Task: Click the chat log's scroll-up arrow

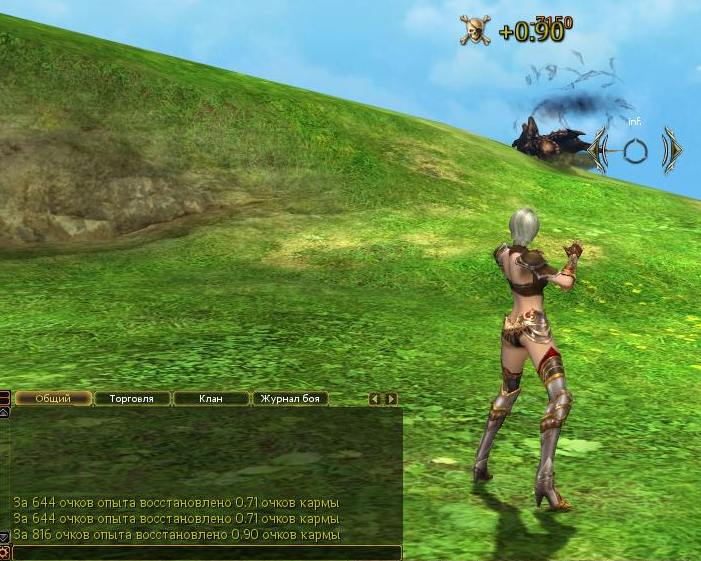Action: [4, 411]
